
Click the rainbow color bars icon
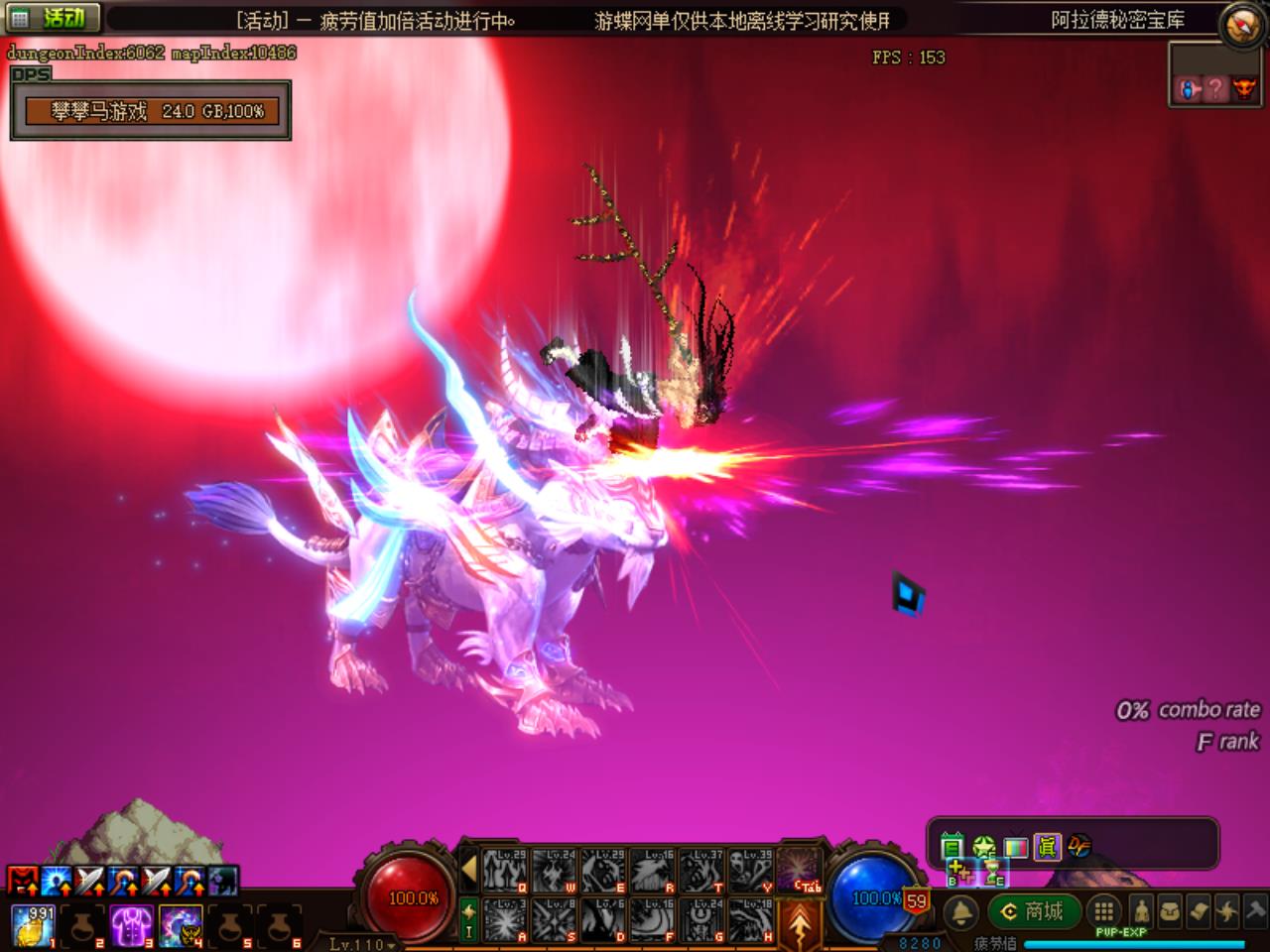tap(1015, 846)
